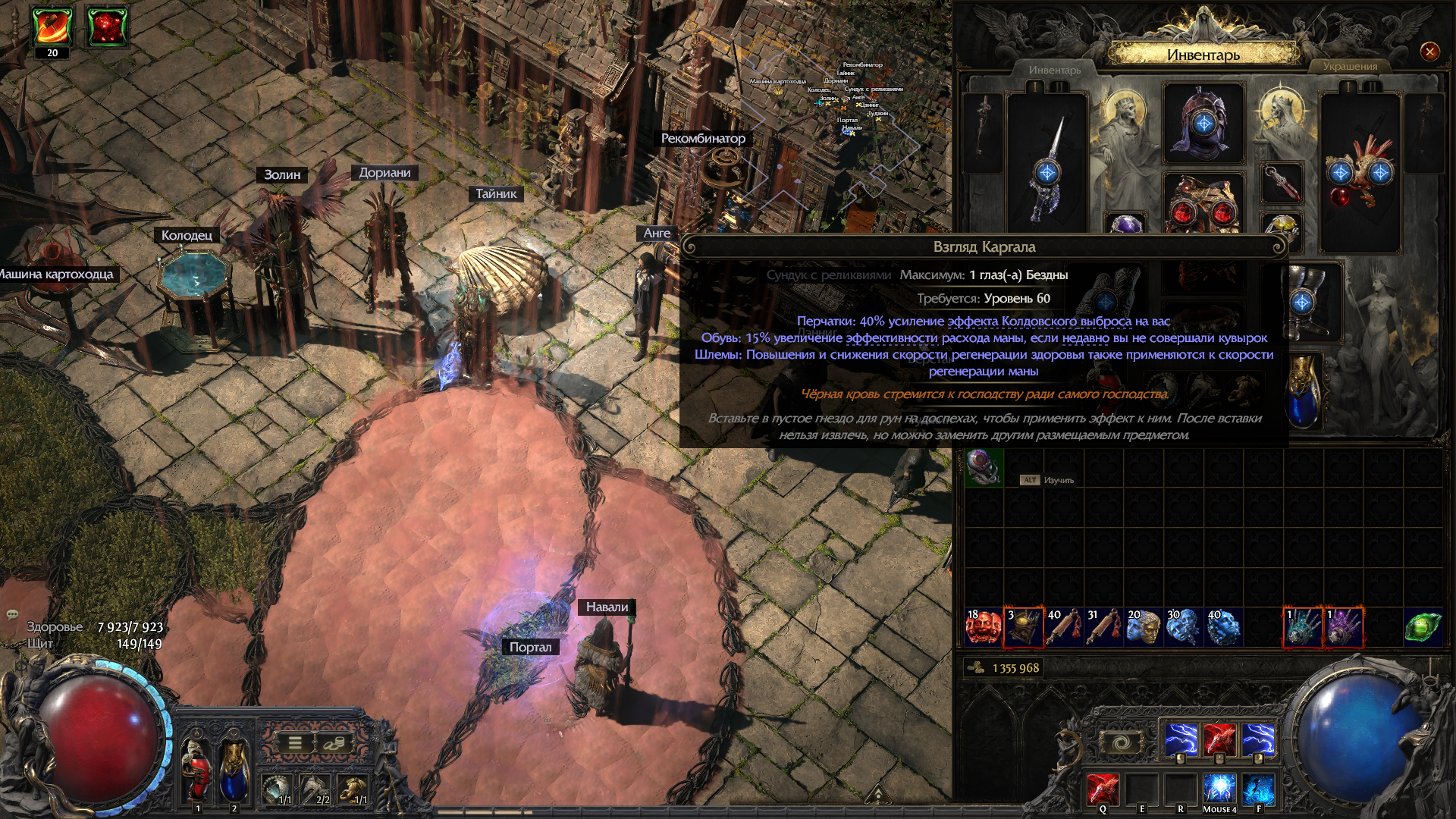Select the purple gauntlet item
This screenshot has width=1456, height=819.
[1343, 627]
